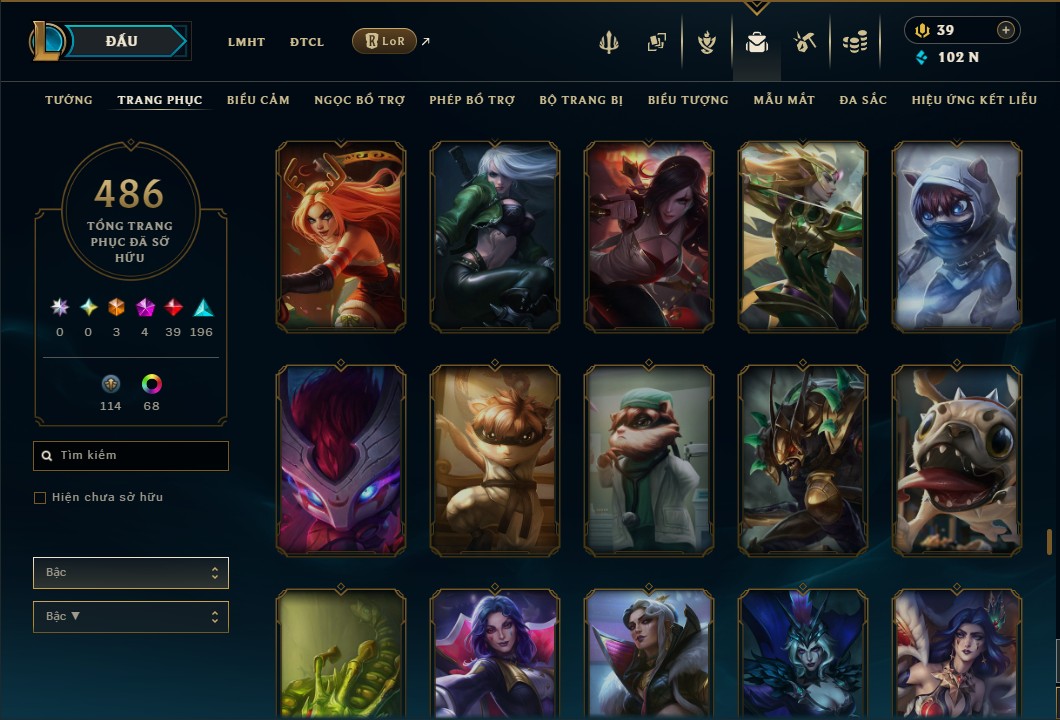Launch the LoR external link

click(385, 41)
